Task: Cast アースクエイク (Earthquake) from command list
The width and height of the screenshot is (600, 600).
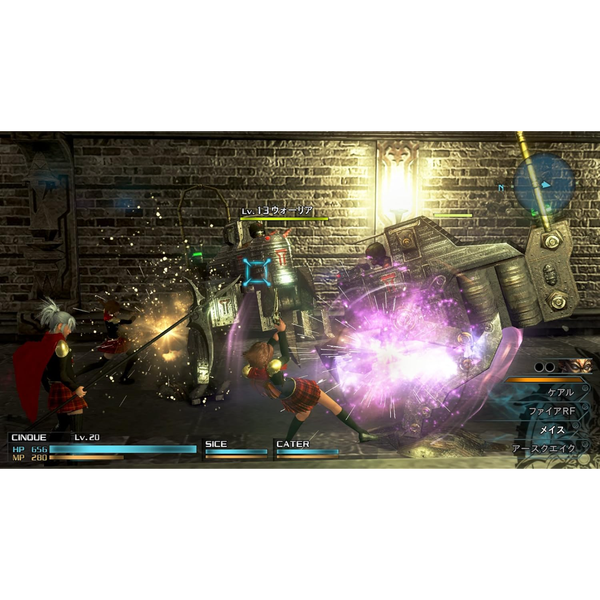Action: (x=546, y=448)
